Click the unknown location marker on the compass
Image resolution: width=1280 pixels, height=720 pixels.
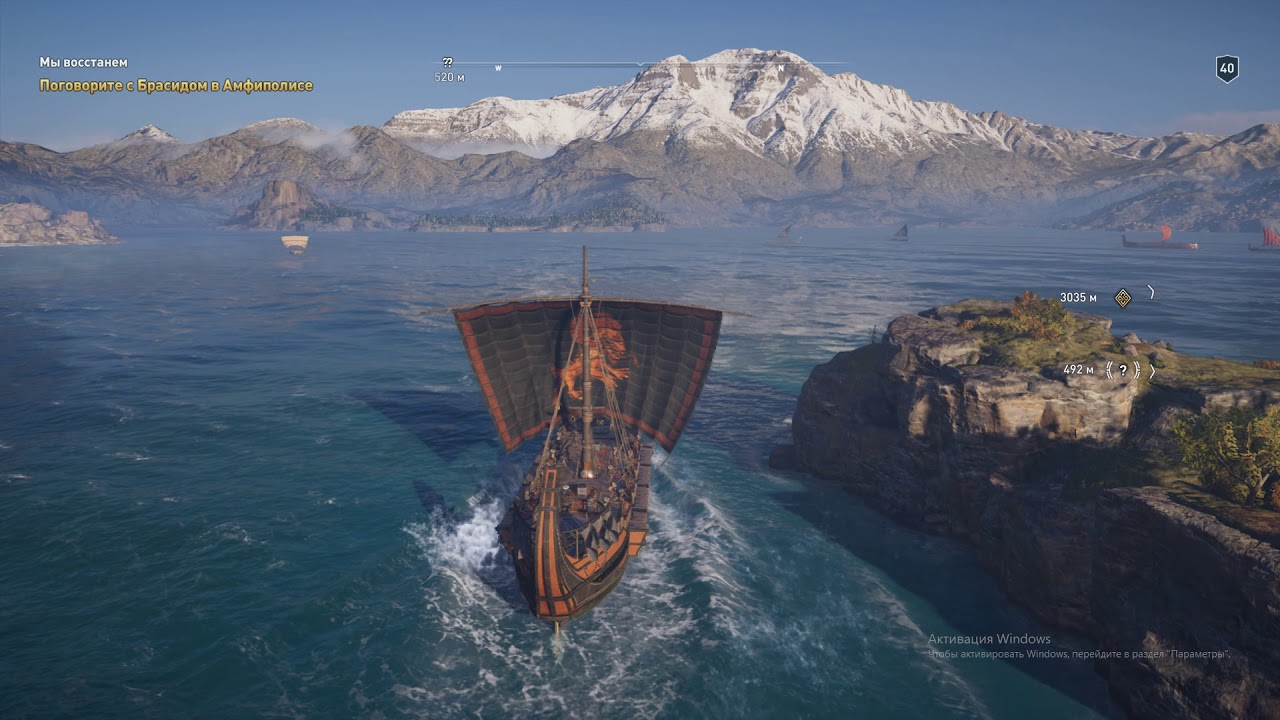click(447, 63)
